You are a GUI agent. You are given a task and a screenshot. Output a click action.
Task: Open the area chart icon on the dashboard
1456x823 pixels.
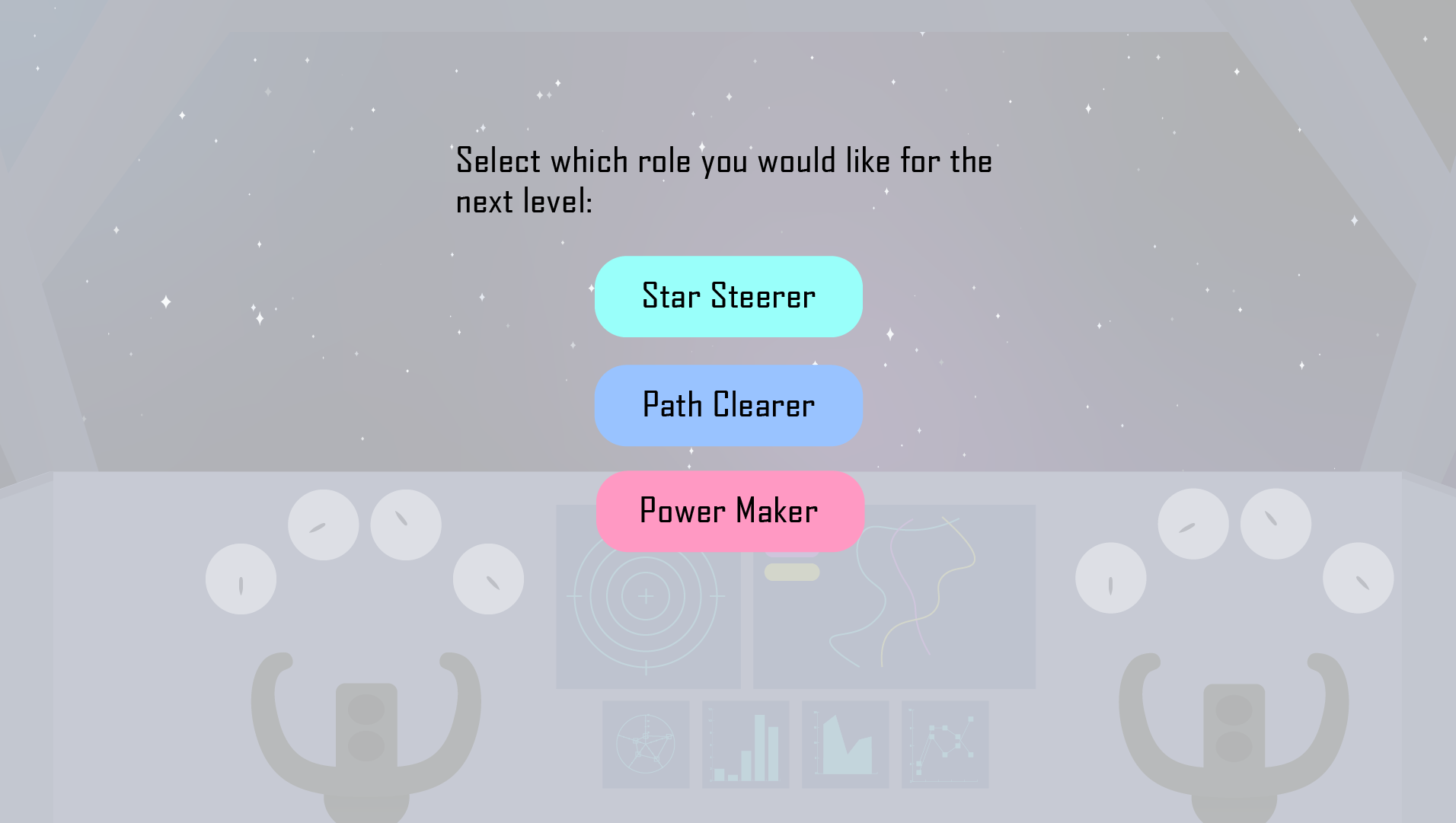(845, 744)
